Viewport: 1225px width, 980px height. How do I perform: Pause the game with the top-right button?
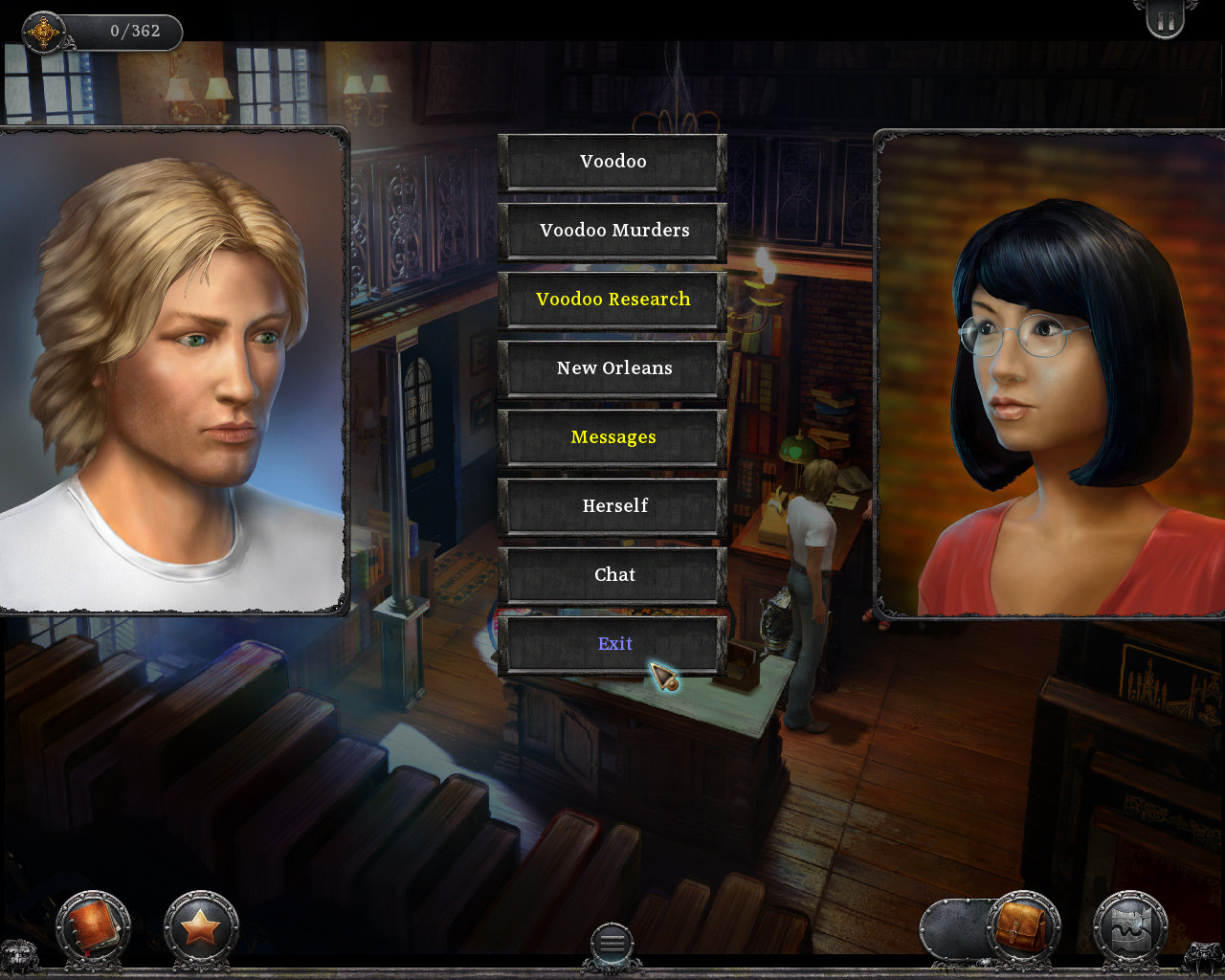(1165, 21)
